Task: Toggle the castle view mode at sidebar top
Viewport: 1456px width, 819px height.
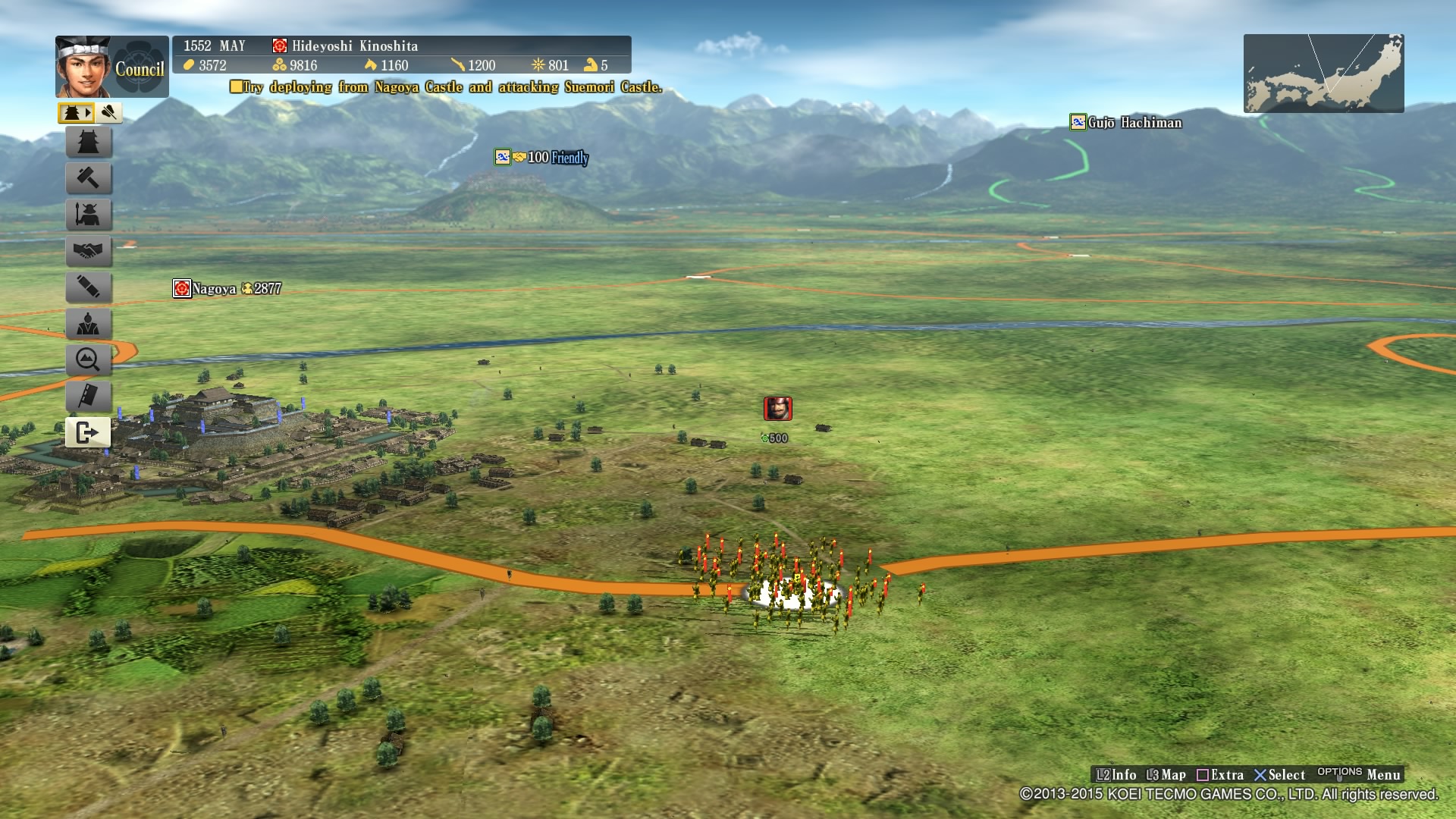Action: point(73,112)
